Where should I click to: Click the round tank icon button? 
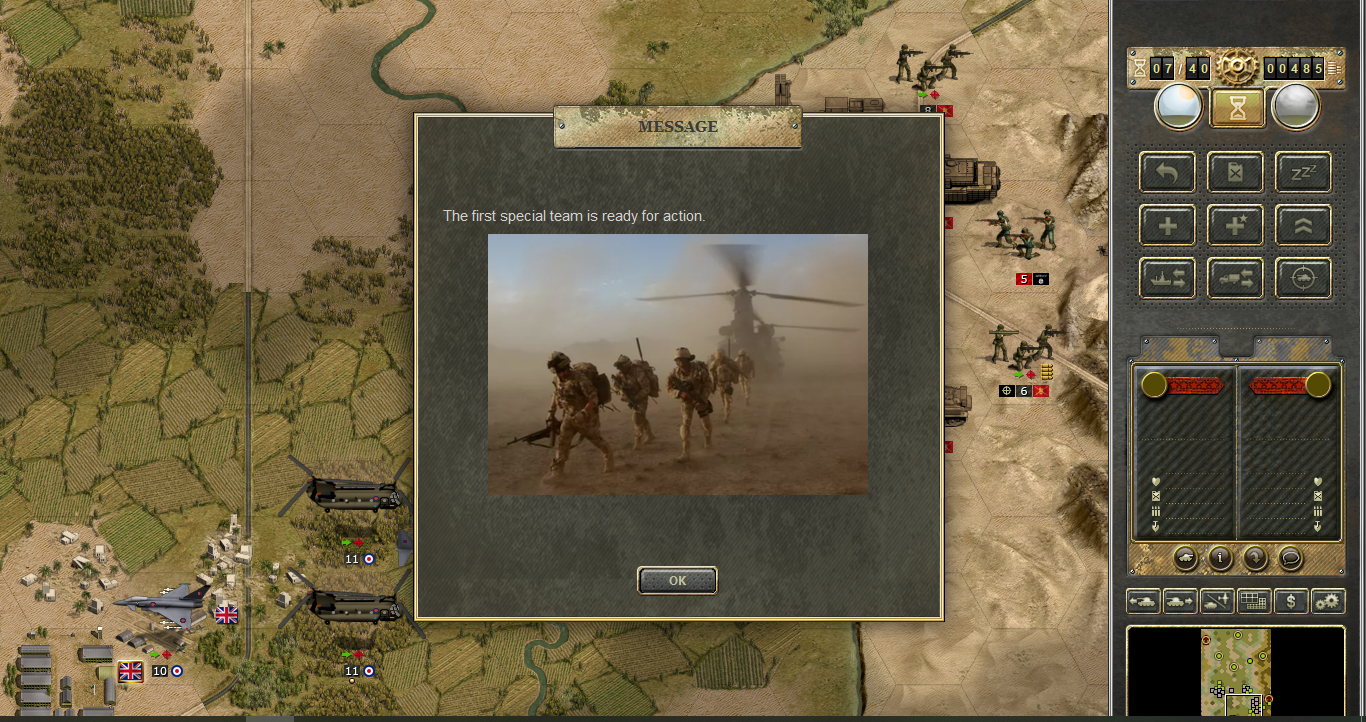(x=1185, y=558)
